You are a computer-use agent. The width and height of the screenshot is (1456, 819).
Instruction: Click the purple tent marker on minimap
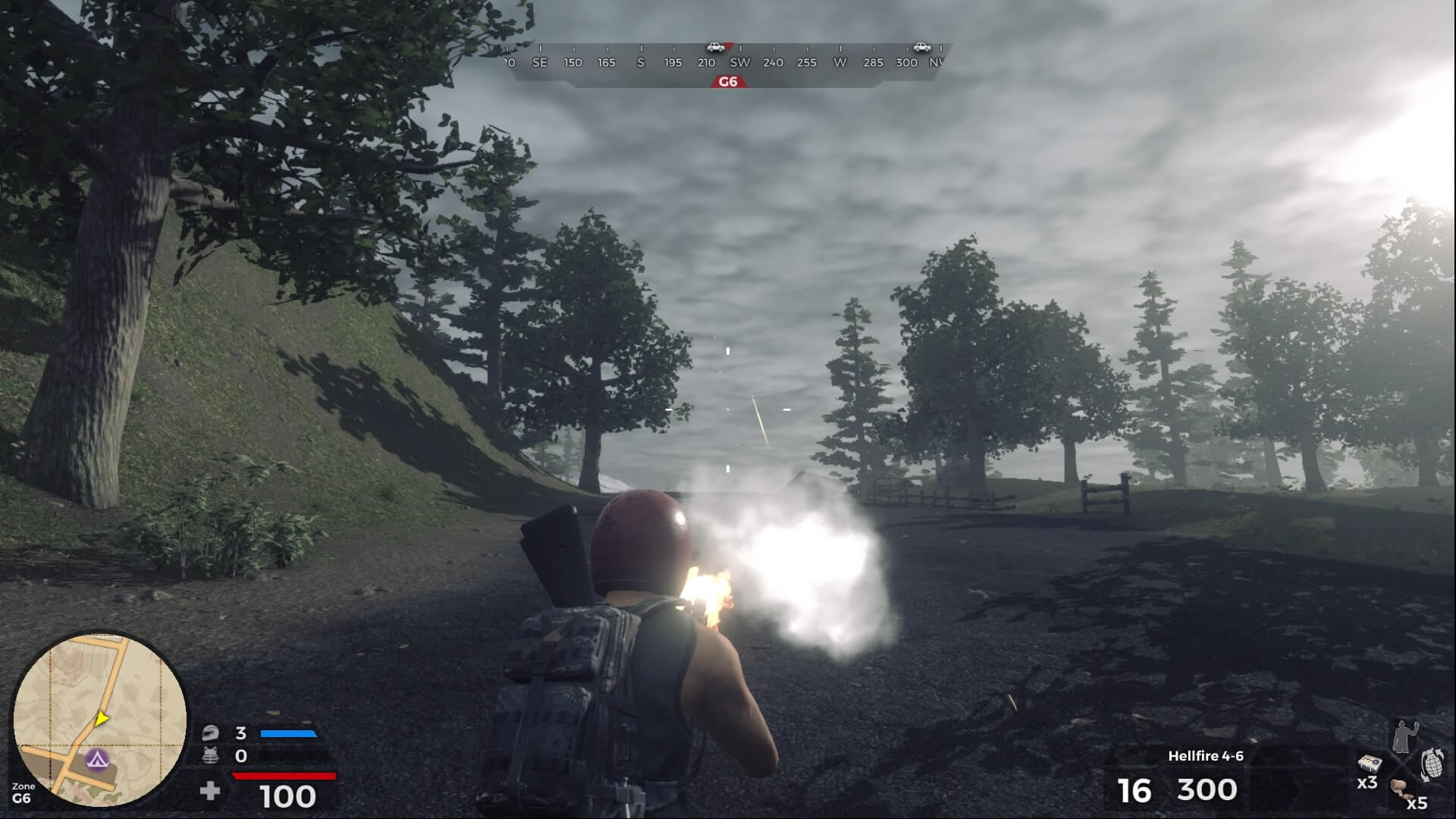click(97, 758)
